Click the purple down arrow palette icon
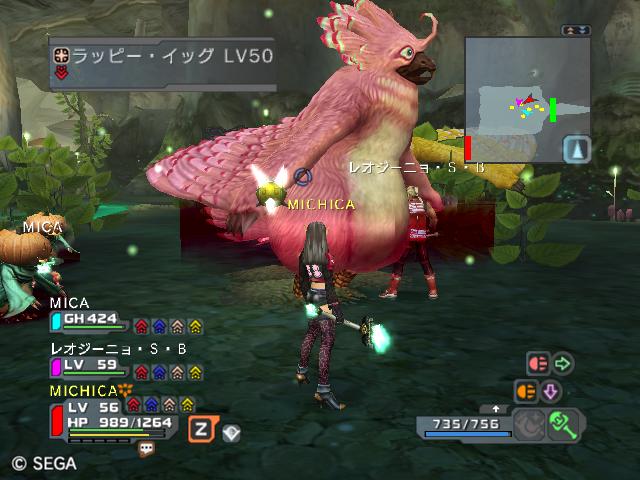640x480 pixels. tap(551, 391)
